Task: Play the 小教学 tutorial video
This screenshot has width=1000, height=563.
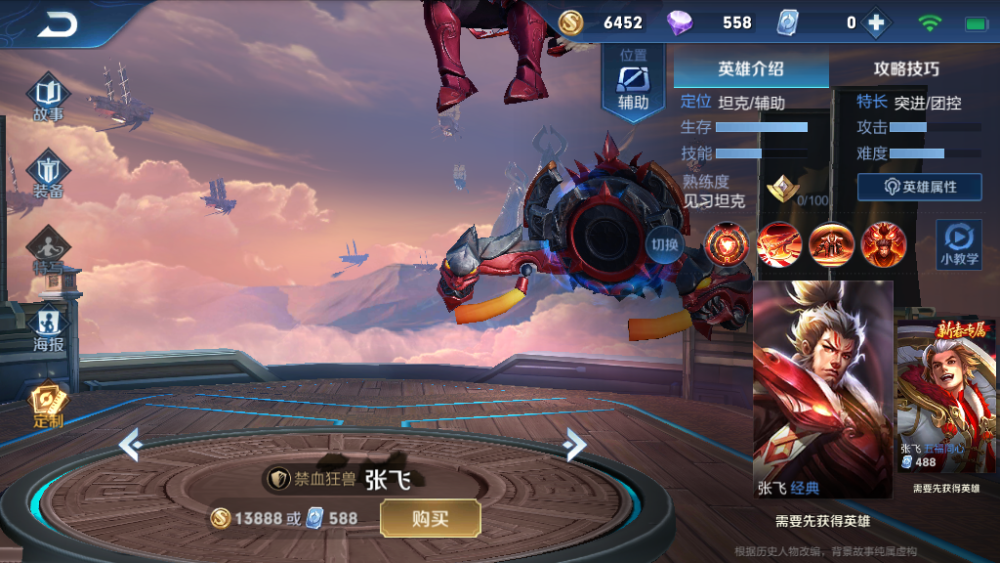Action: [958, 245]
